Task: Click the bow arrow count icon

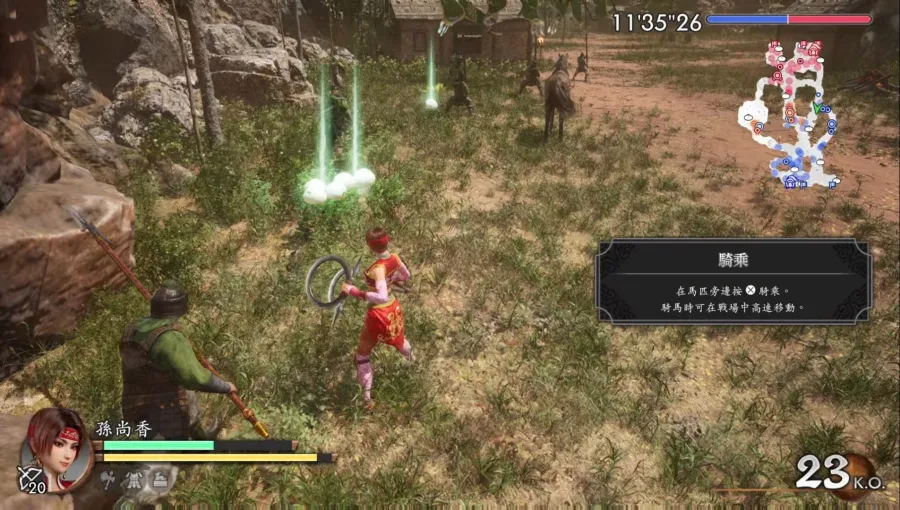Action: [28, 480]
